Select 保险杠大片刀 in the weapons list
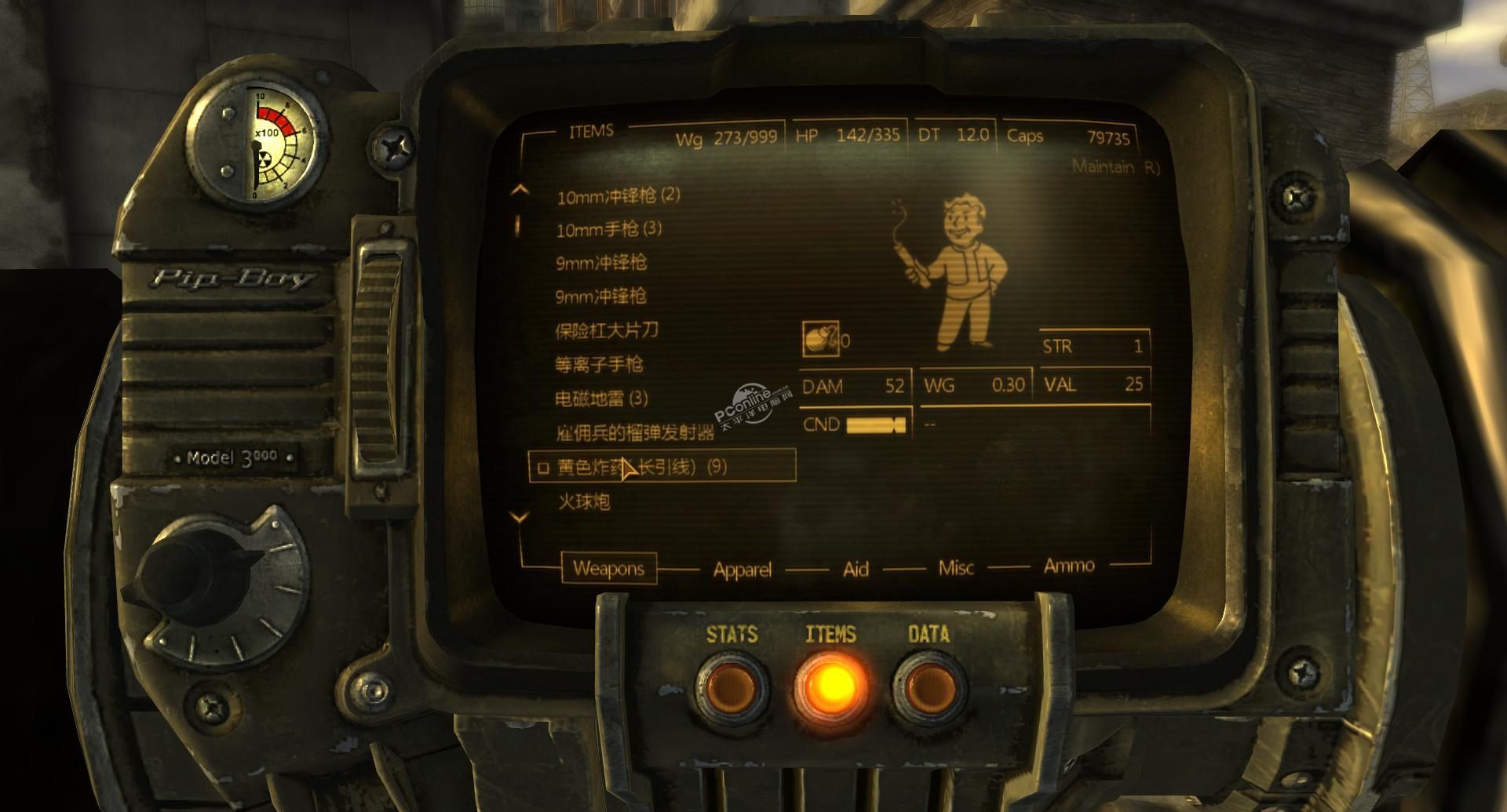This screenshot has height=812, width=1507. tap(606, 330)
